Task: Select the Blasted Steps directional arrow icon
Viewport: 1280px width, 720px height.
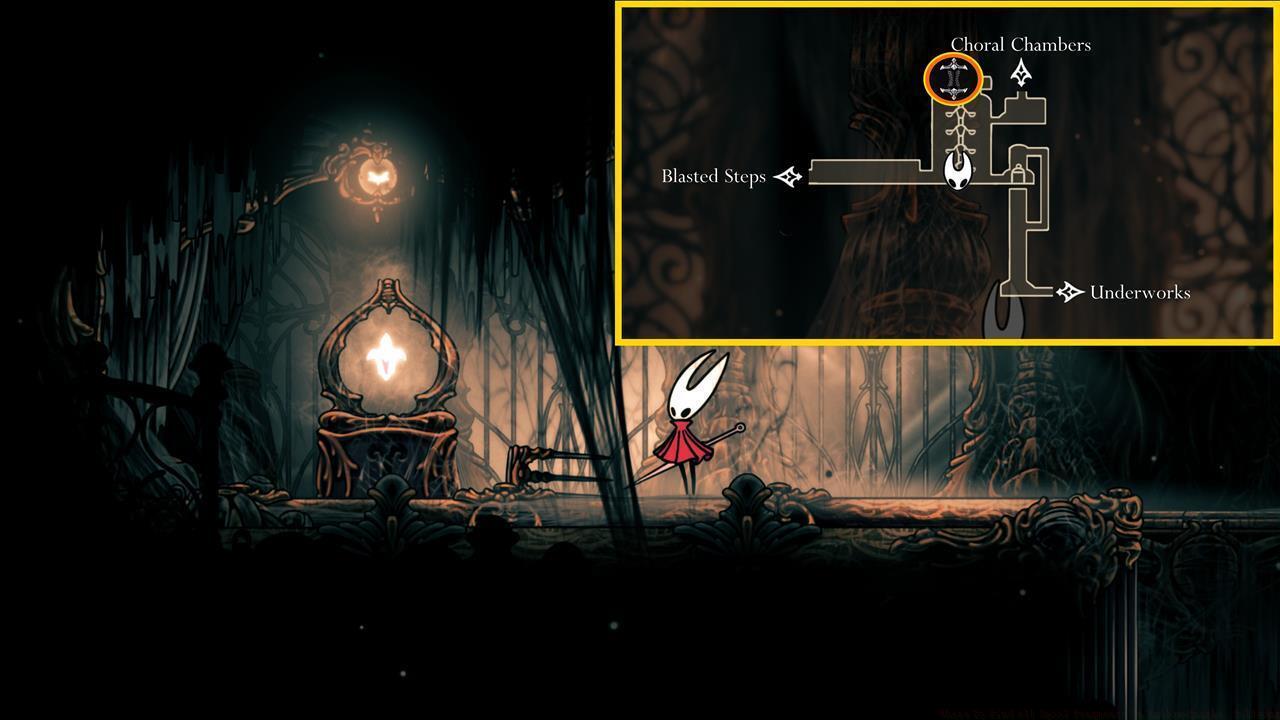Action: coord(788,176)
